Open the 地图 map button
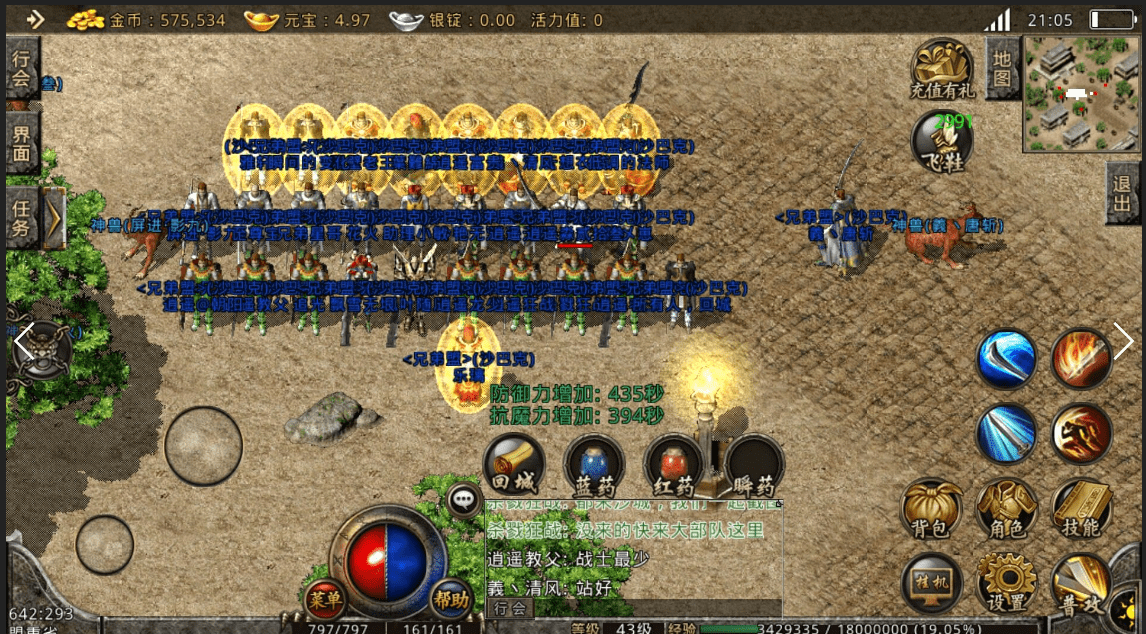Screen dimensions: 1146x634 tap(1002, 68)
